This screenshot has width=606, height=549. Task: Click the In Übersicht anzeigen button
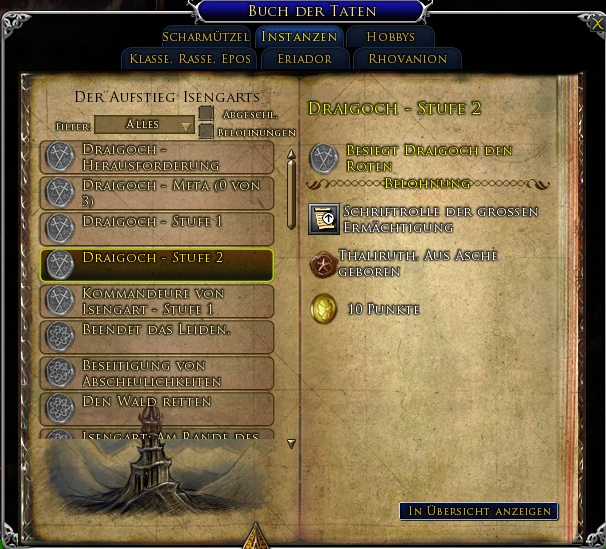[479, 511]
